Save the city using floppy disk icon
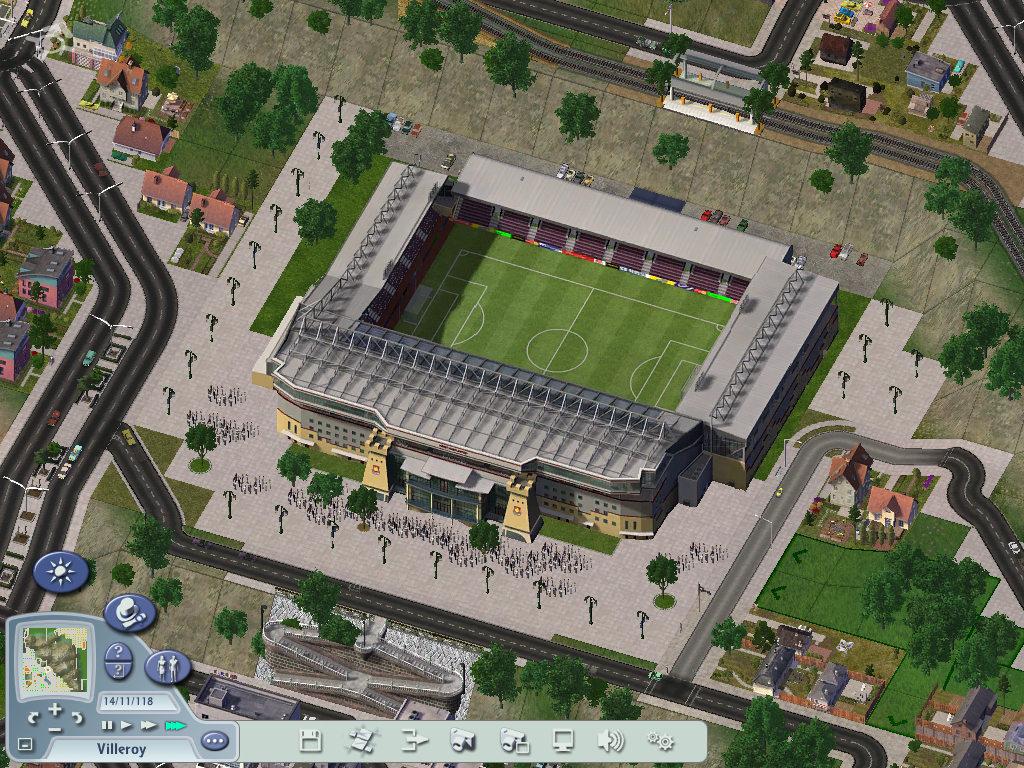Screen dimensions: 1024x768 (310, 741)
